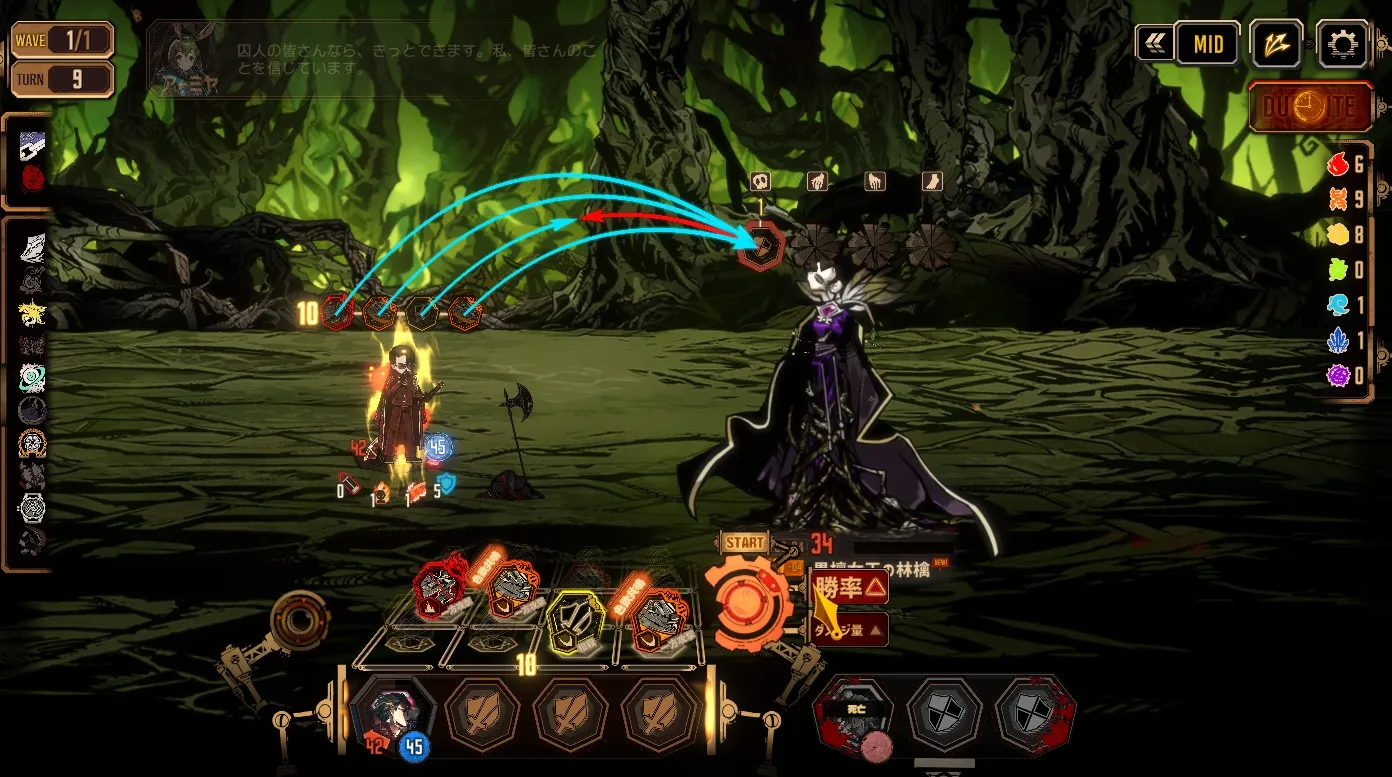Screen dimensions: 1392x777
Task: Select the sinner portrait with 45 sanity
Action: pos(392,715)
